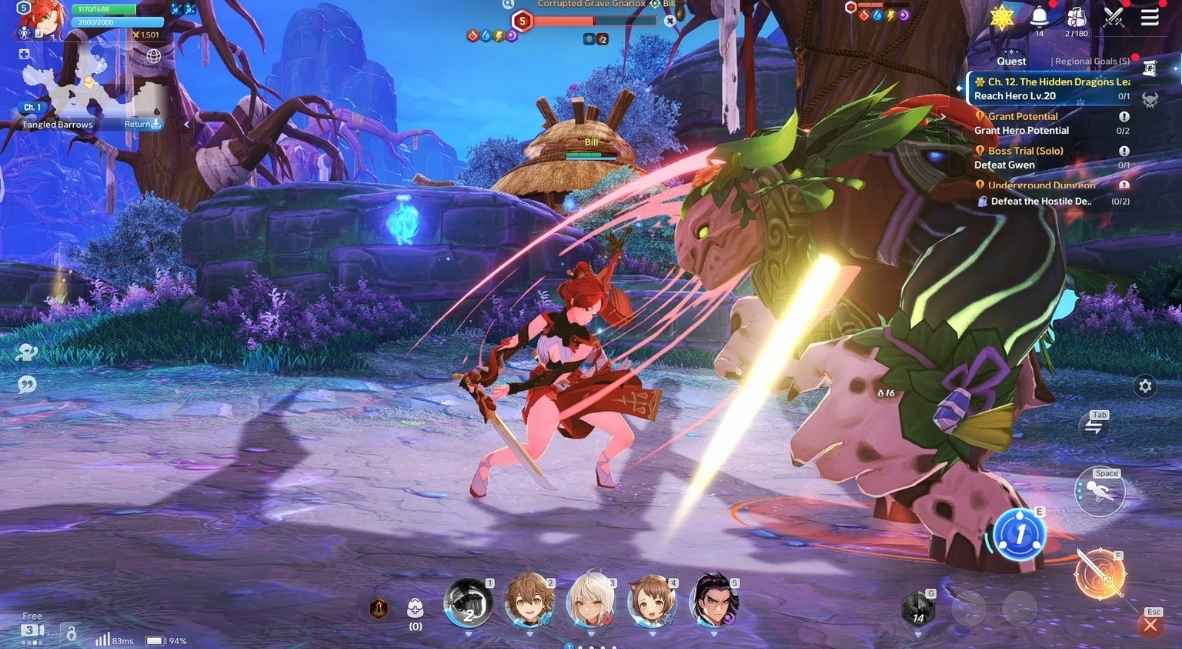Screen dimensions: 1182x649
Task: Open the gear settings icon
Action: coord(1145,386)
